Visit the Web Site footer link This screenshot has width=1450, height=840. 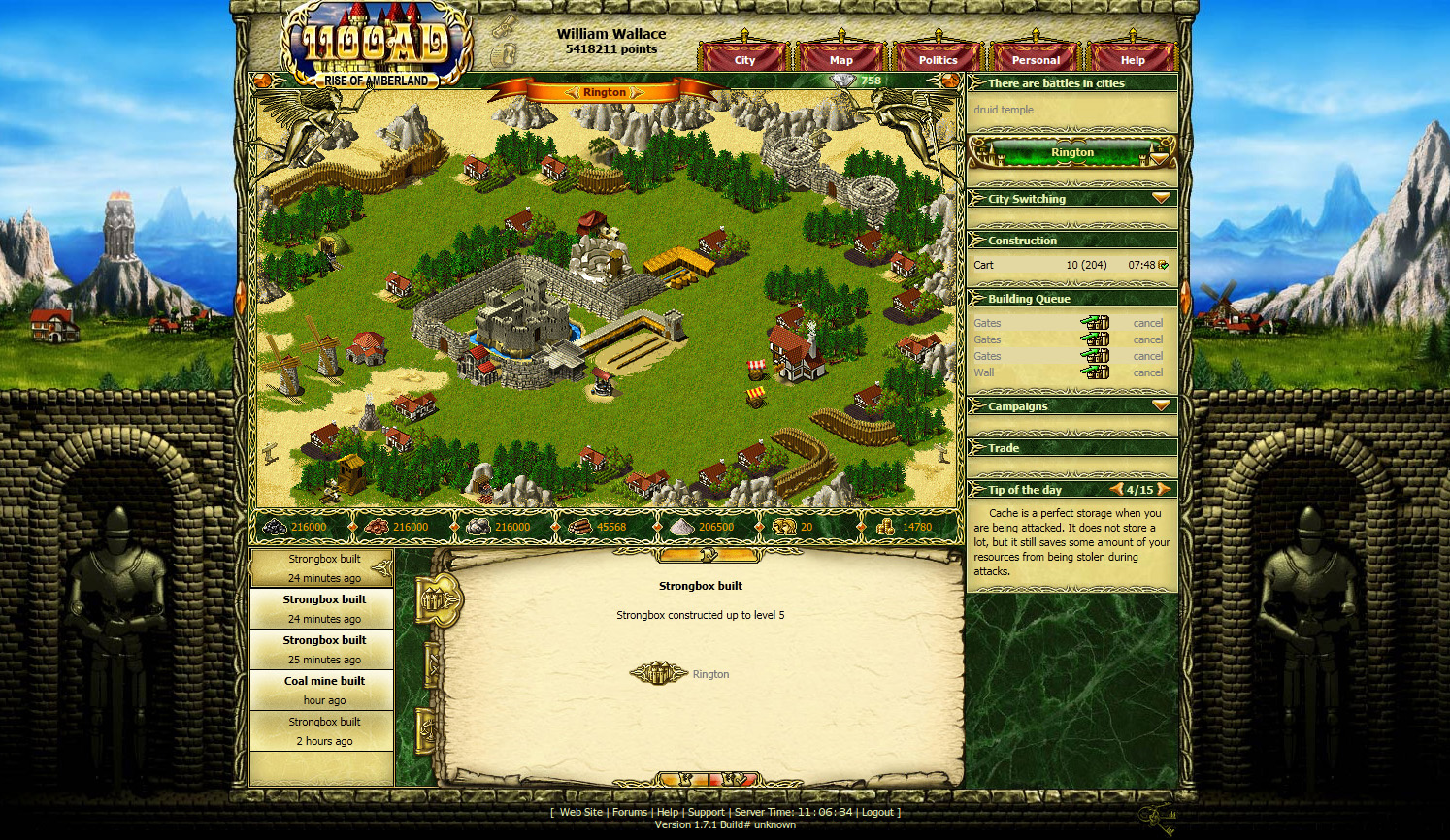[580, 813]
